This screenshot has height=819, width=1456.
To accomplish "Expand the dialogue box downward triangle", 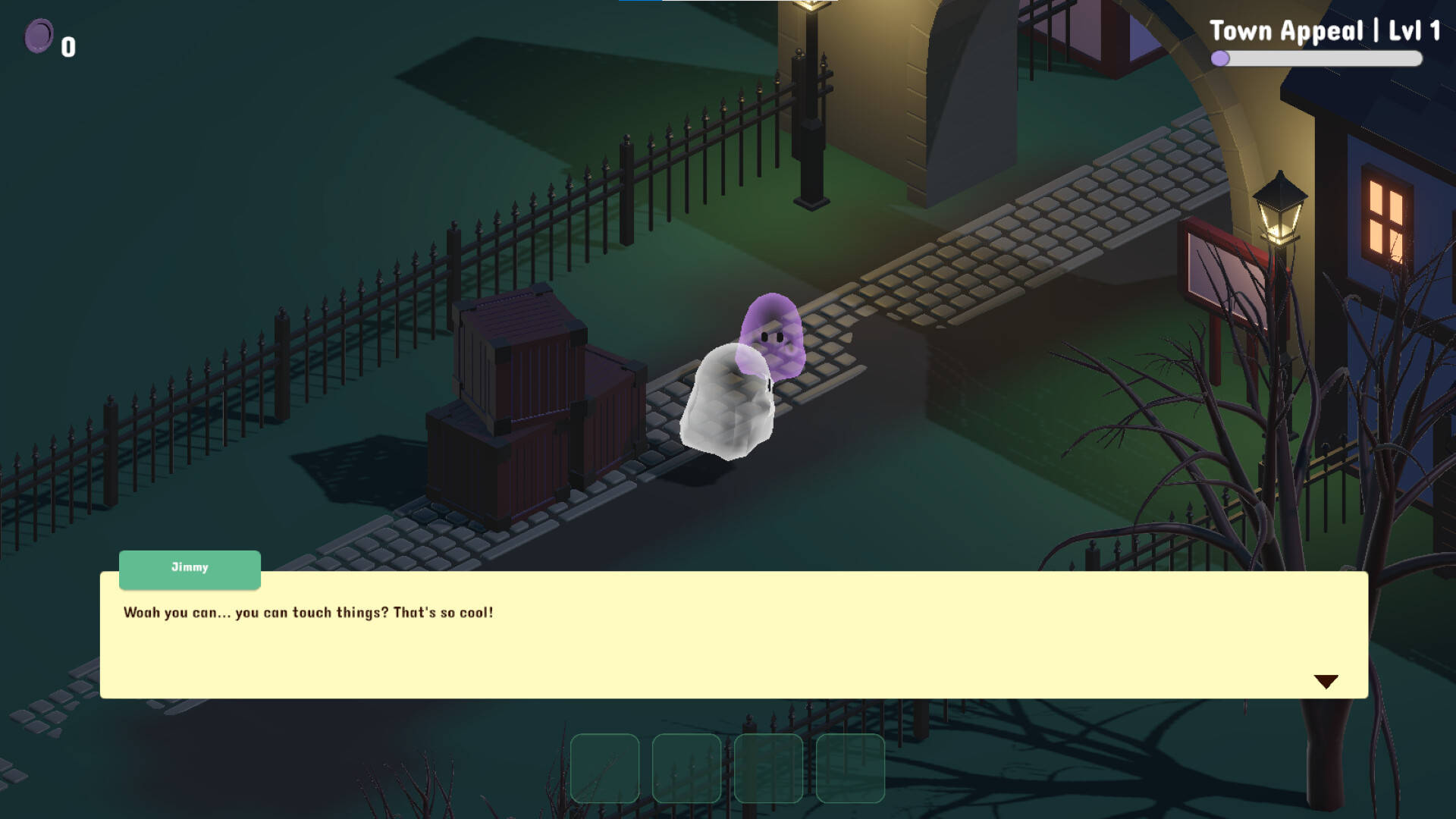I will pyautogui.click(x=1326, y=681).
